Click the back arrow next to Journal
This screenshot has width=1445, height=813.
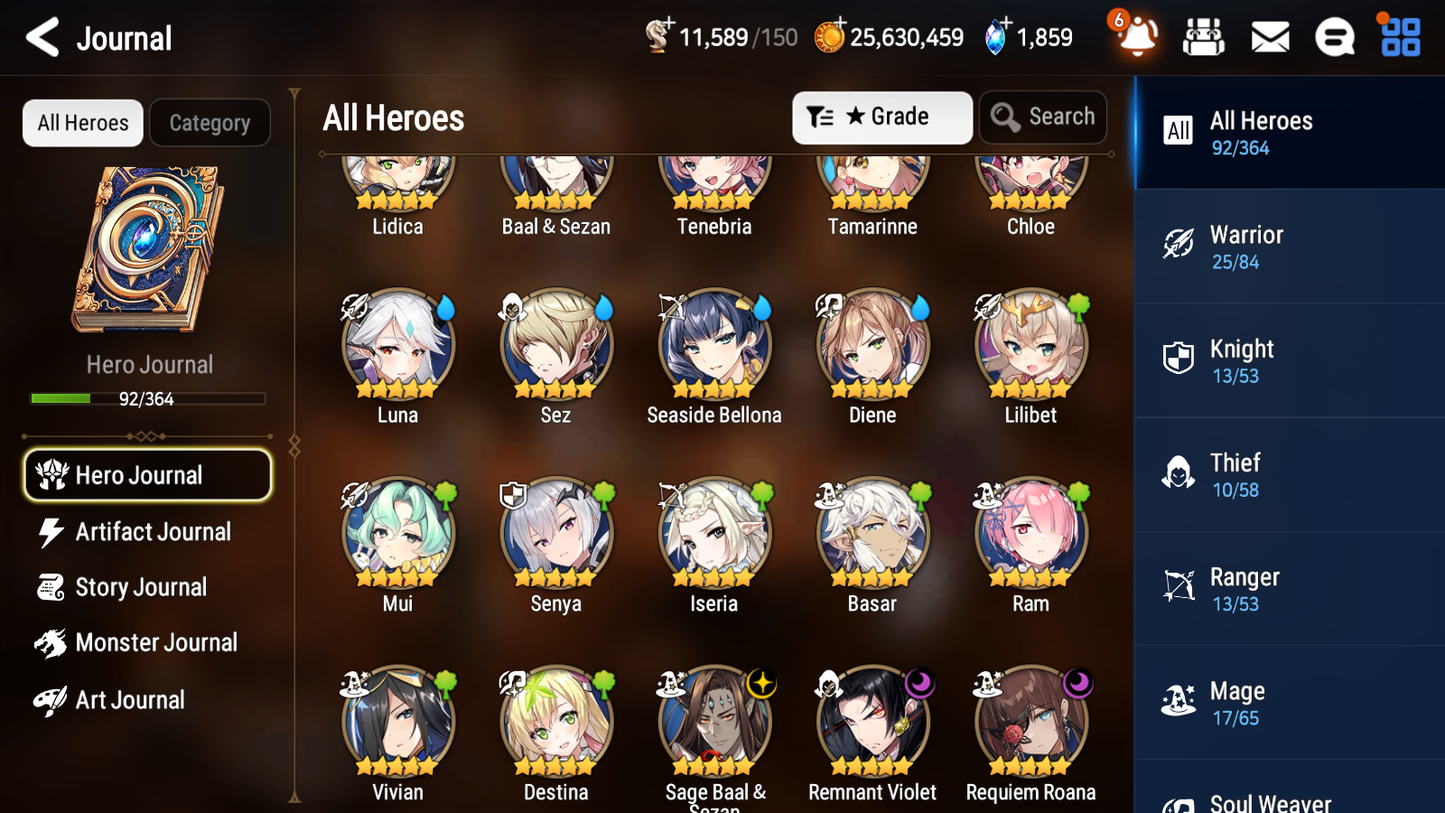click(x=42, y=37)
